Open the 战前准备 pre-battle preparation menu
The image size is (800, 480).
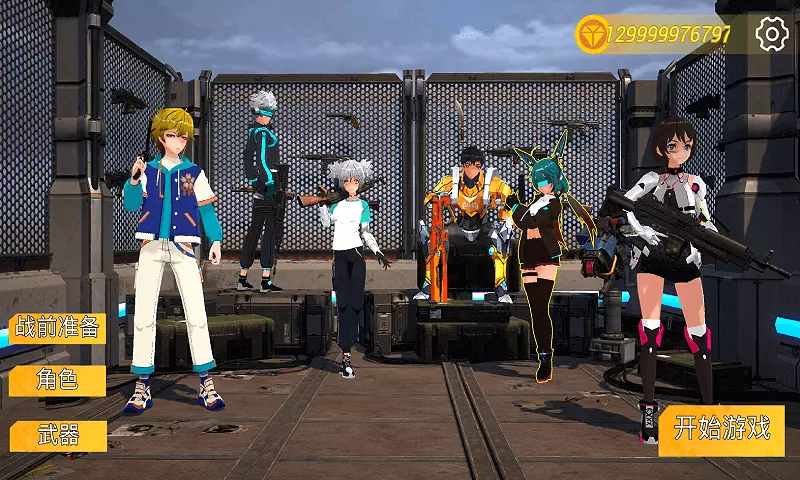pos(58,328)
